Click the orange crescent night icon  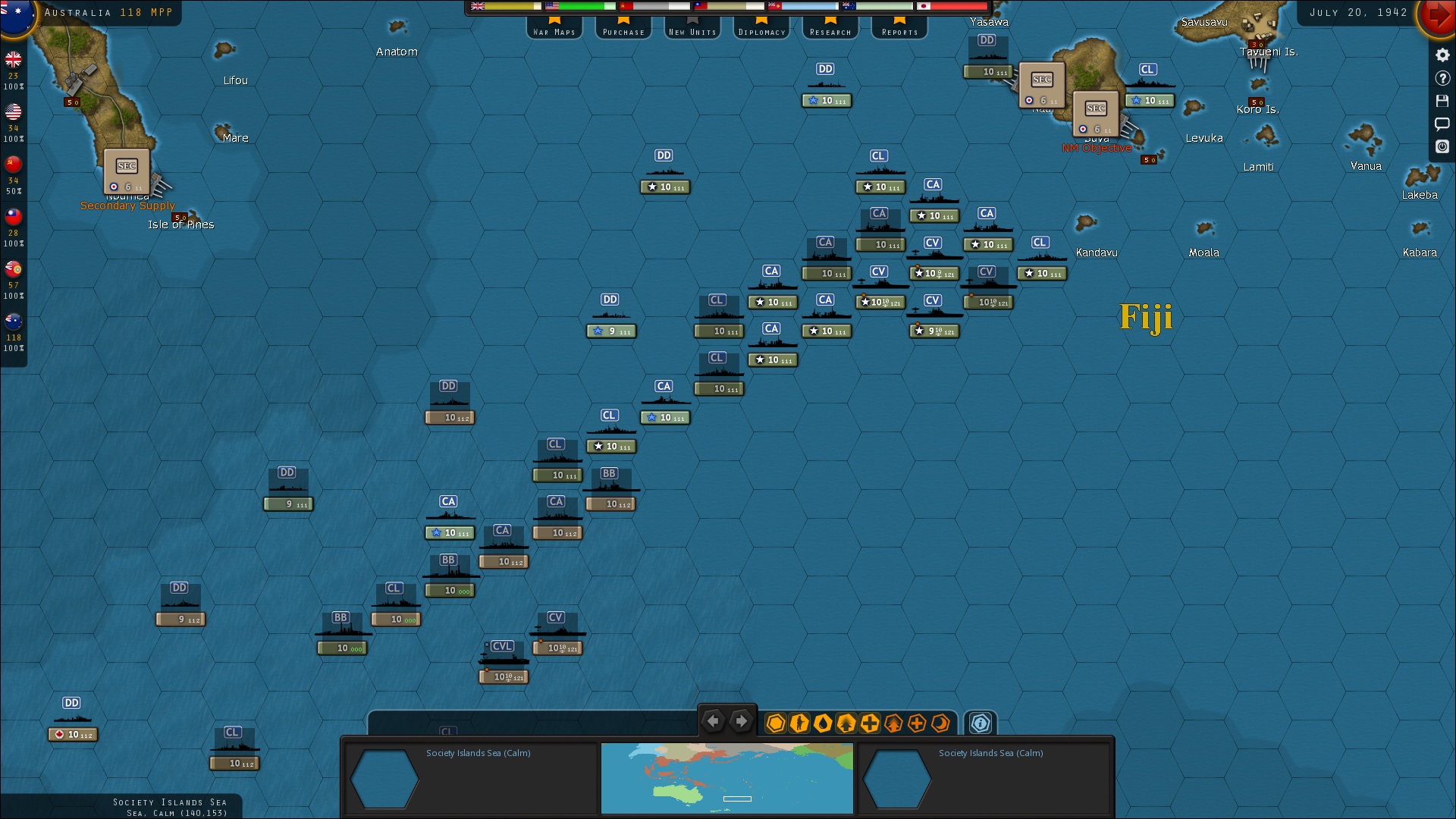point(940,723)
